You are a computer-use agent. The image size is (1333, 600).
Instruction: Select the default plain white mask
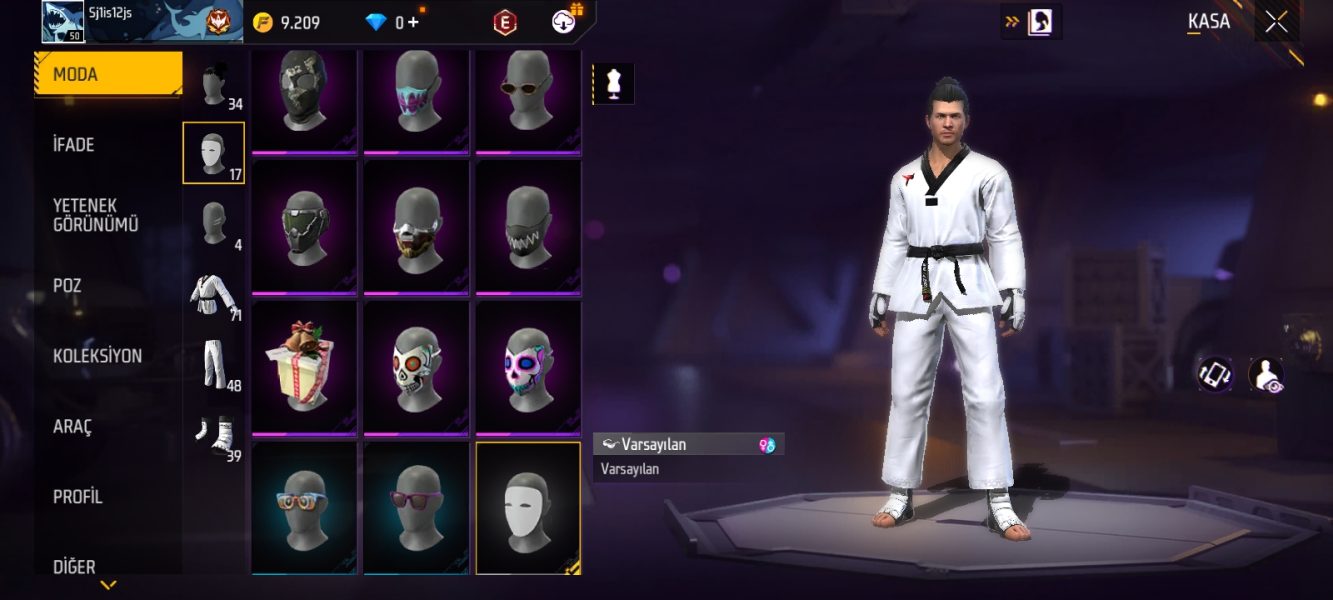[528, 507]
